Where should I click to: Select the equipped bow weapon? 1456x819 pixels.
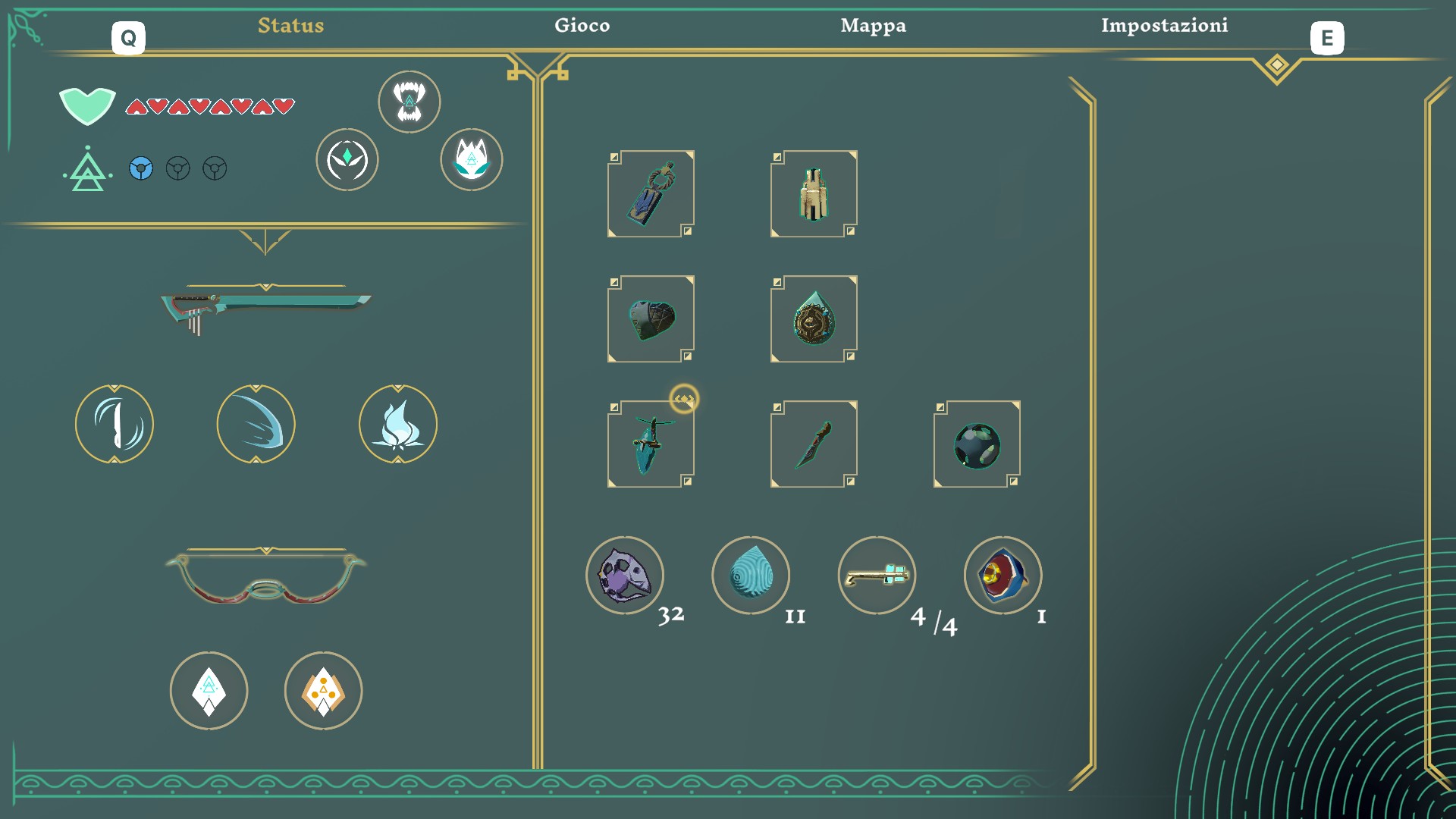pyautogui.click(x=265, y=579)
